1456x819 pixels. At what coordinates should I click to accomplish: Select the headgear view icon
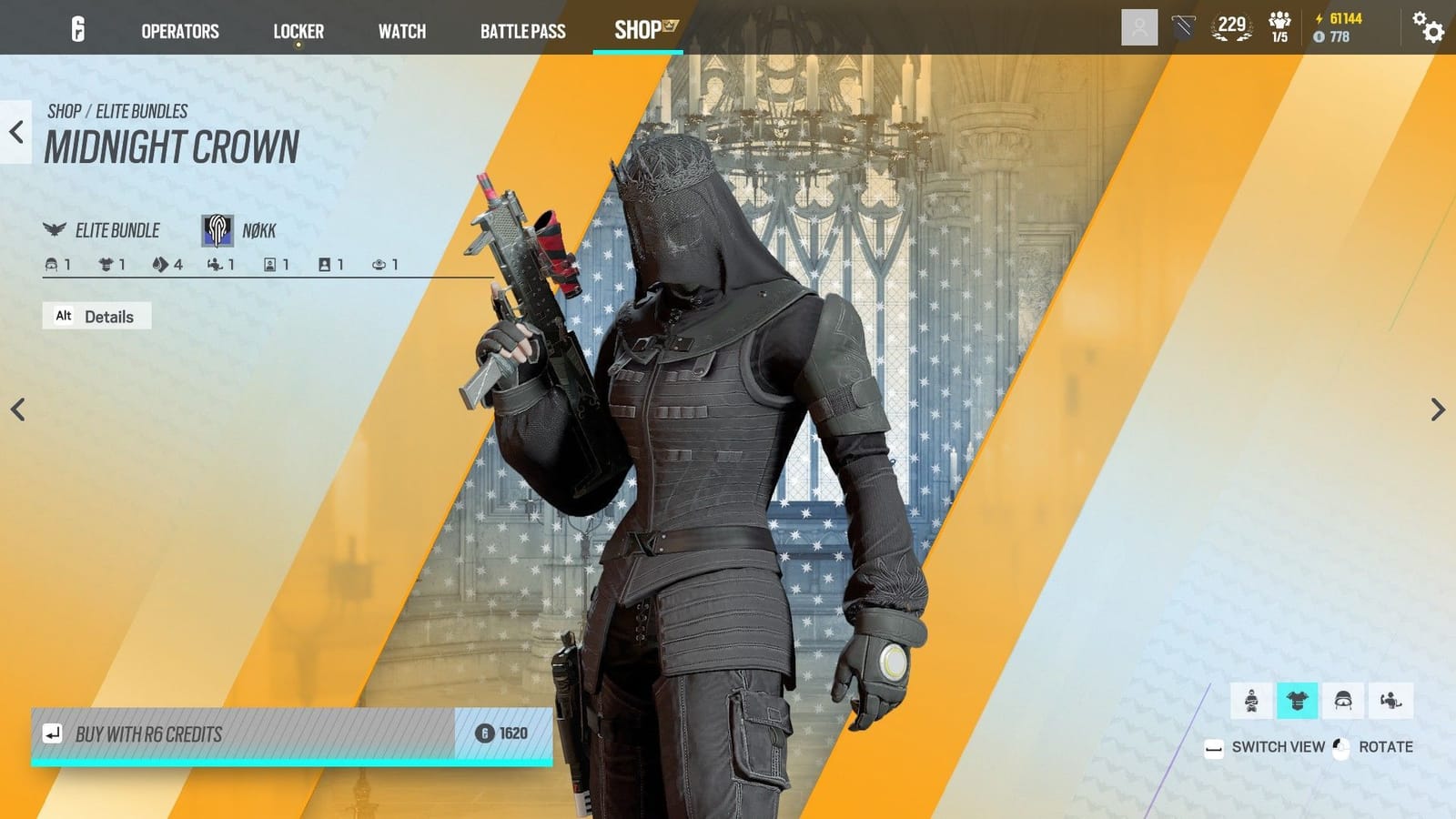coord(1344,699)
